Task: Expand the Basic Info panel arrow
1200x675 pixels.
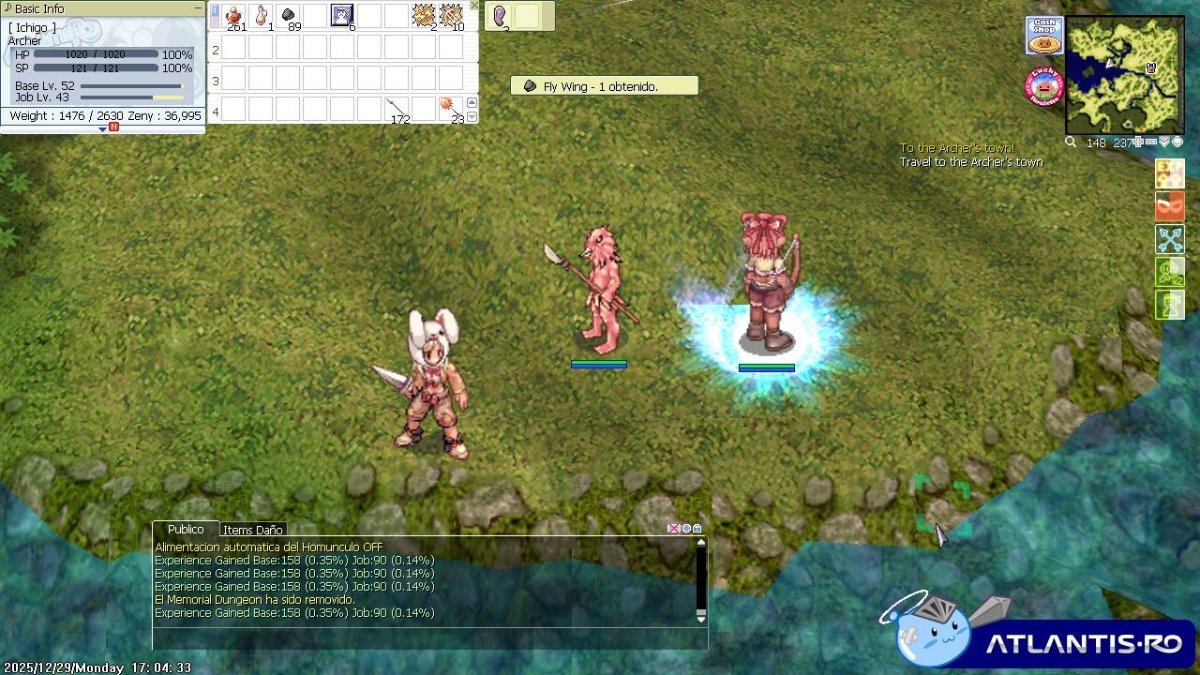Action: (x=103, y=128)
